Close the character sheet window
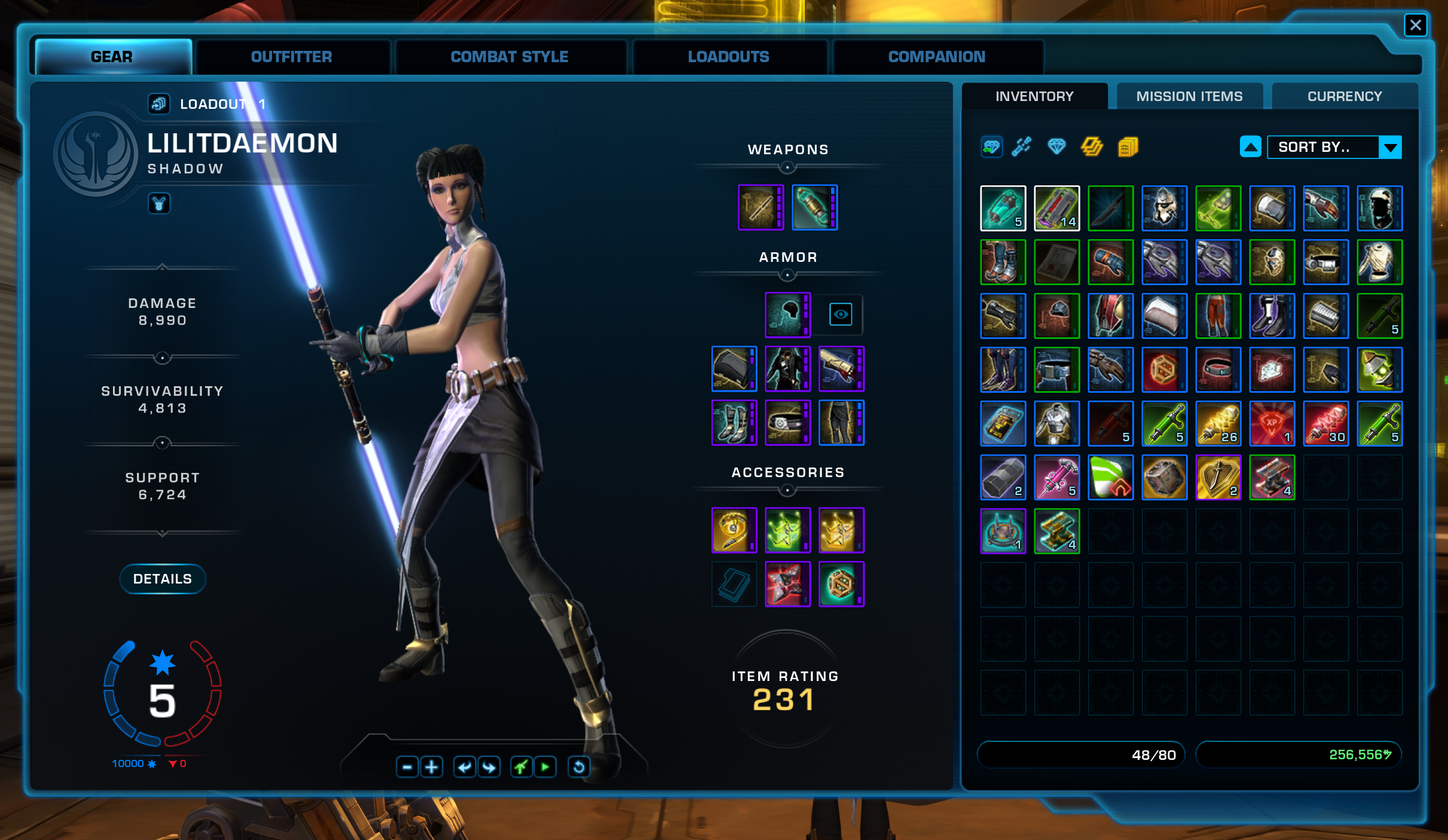The width and height of the screenshot is (1448, 840). 1415,25
